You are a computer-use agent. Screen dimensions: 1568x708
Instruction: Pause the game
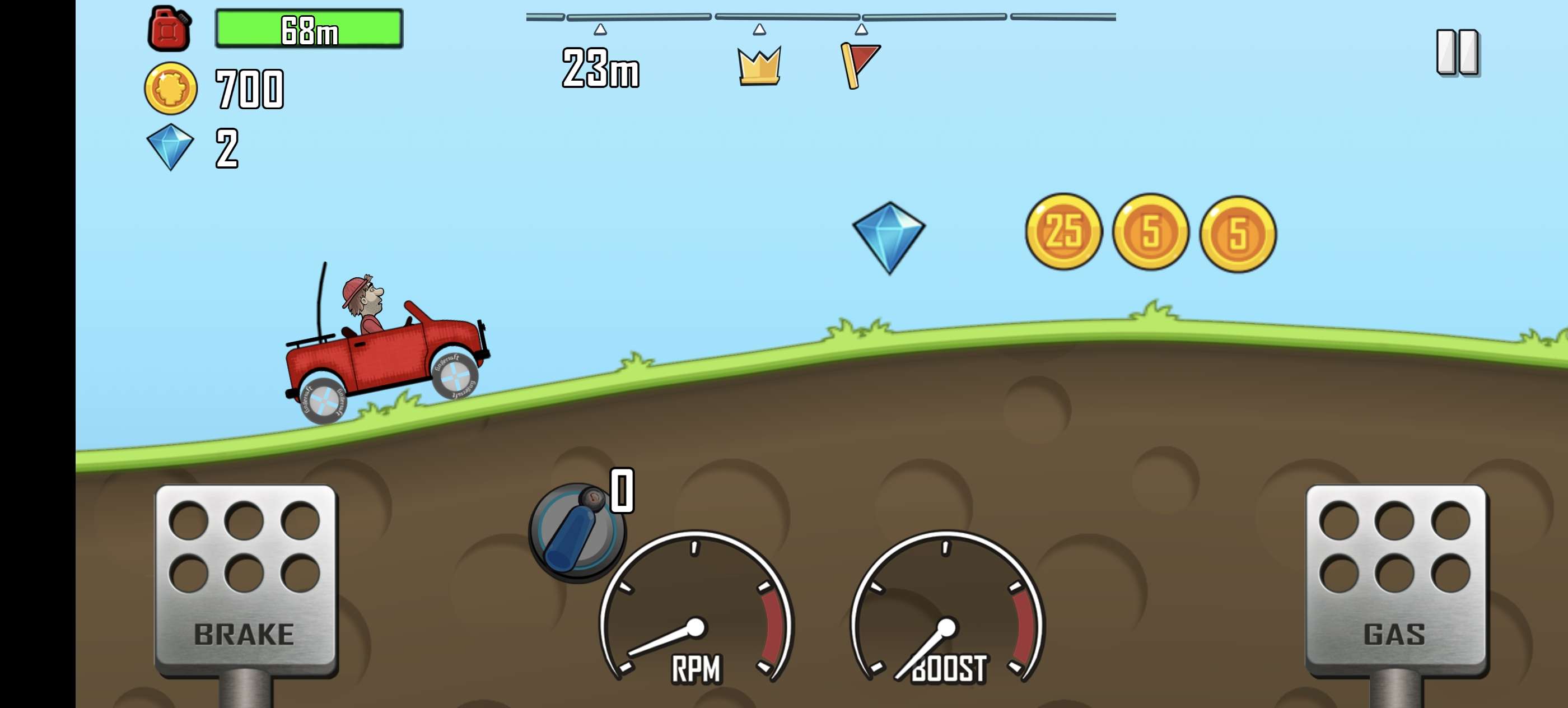tap(1457, 52)
